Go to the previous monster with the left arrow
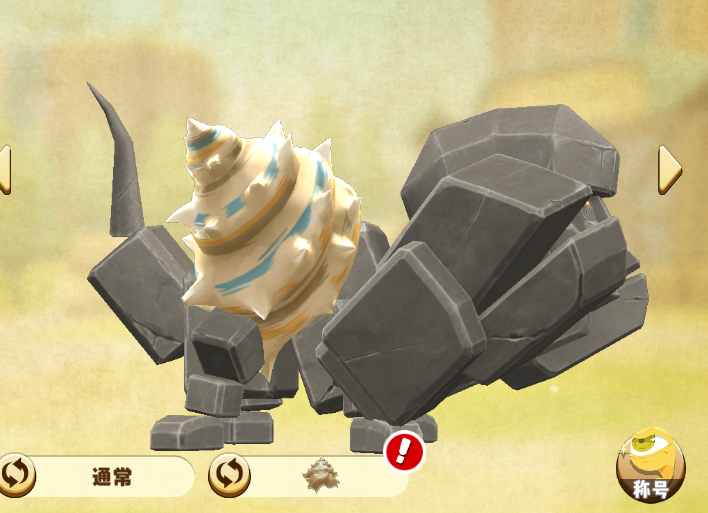 [x=4, y=170]
